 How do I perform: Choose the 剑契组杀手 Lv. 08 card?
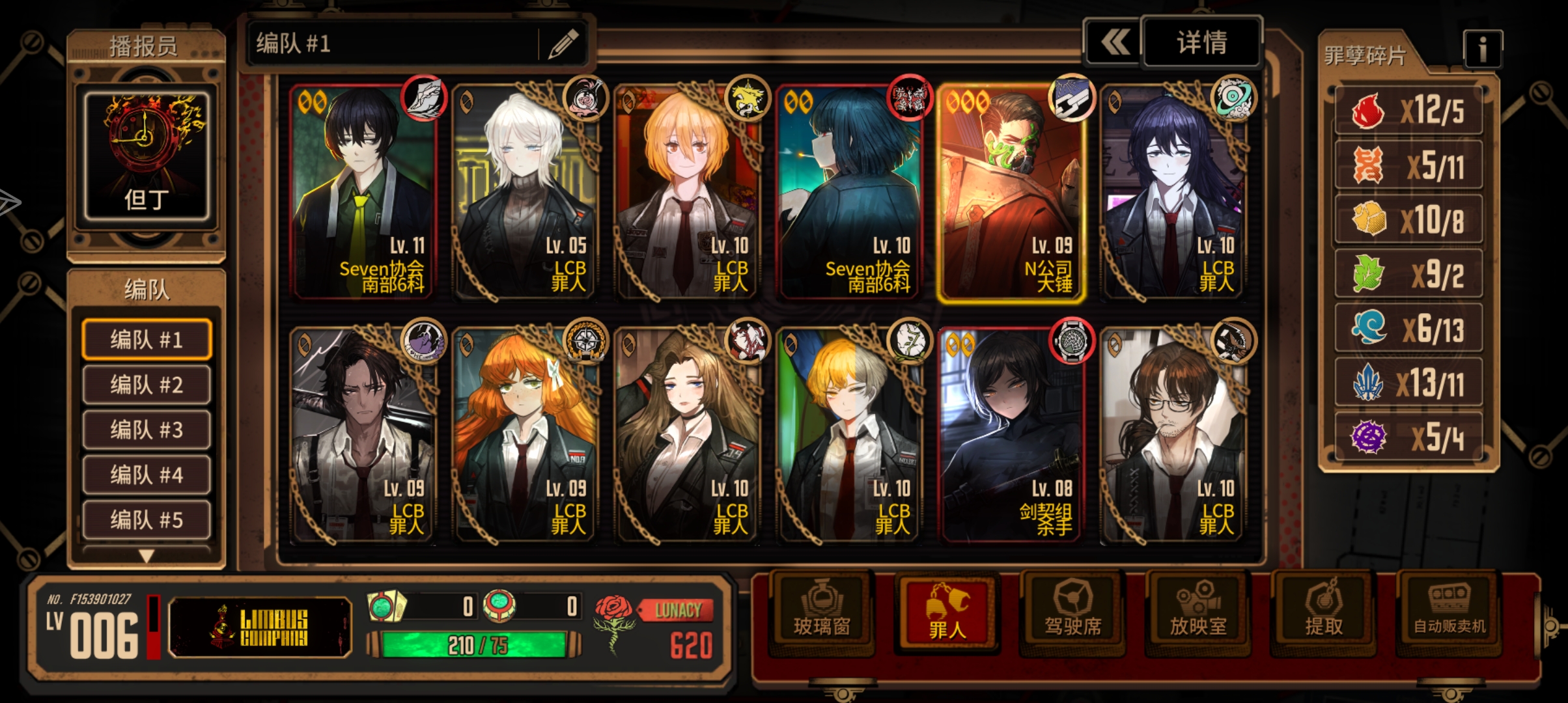coord(1011,436)
